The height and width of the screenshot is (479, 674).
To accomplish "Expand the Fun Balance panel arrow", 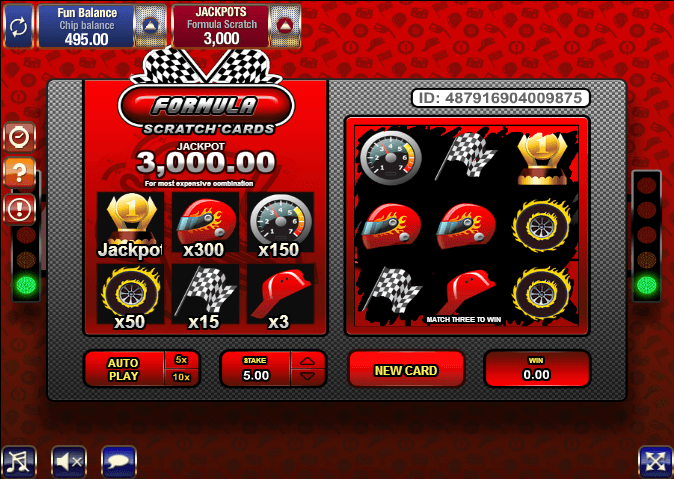I will pos(149,24).
